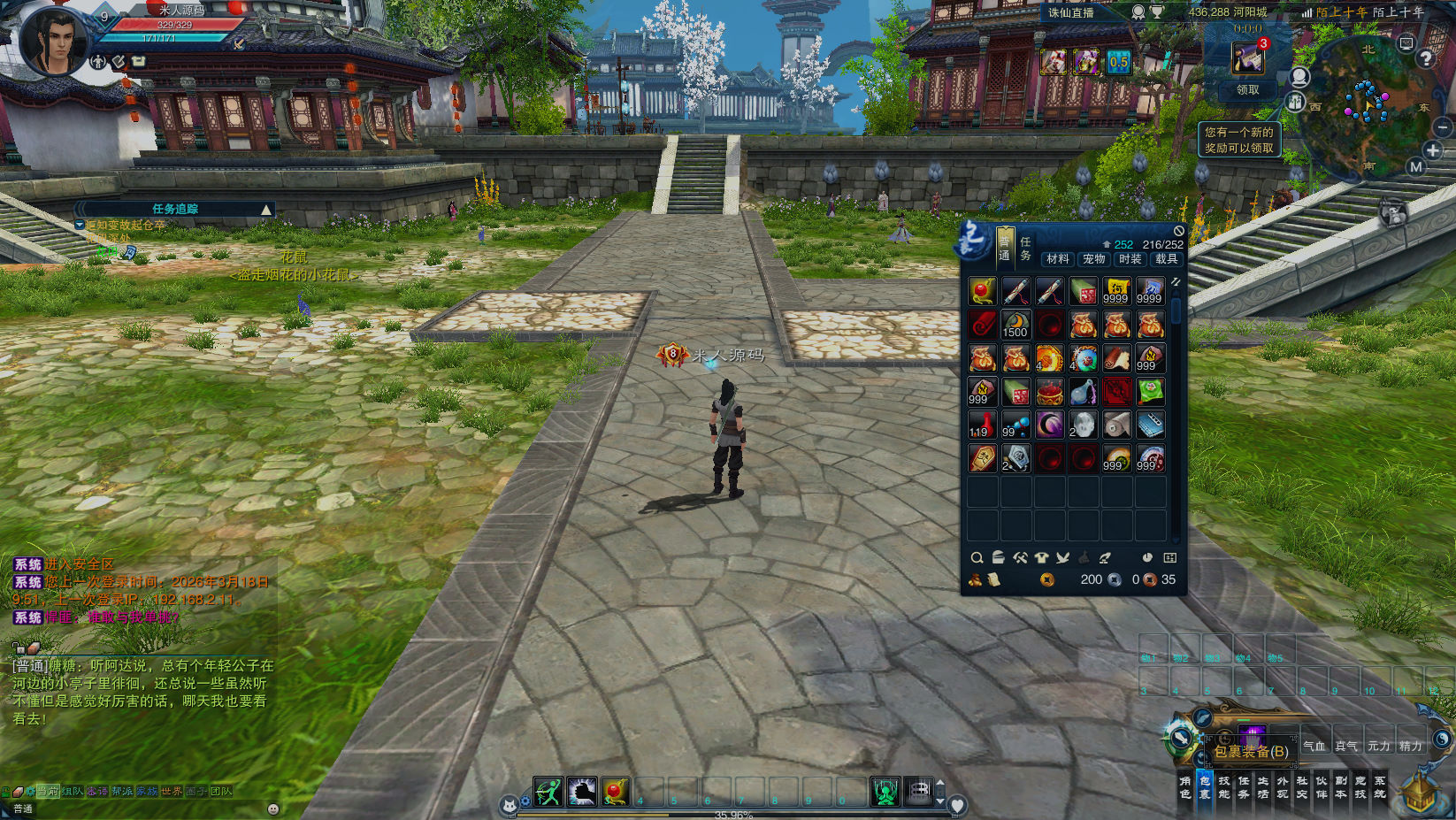Open the 宠物 pet bag tab
Image resolution: width=1456 pixels, height=820 pixels.
click(1093, 259)
